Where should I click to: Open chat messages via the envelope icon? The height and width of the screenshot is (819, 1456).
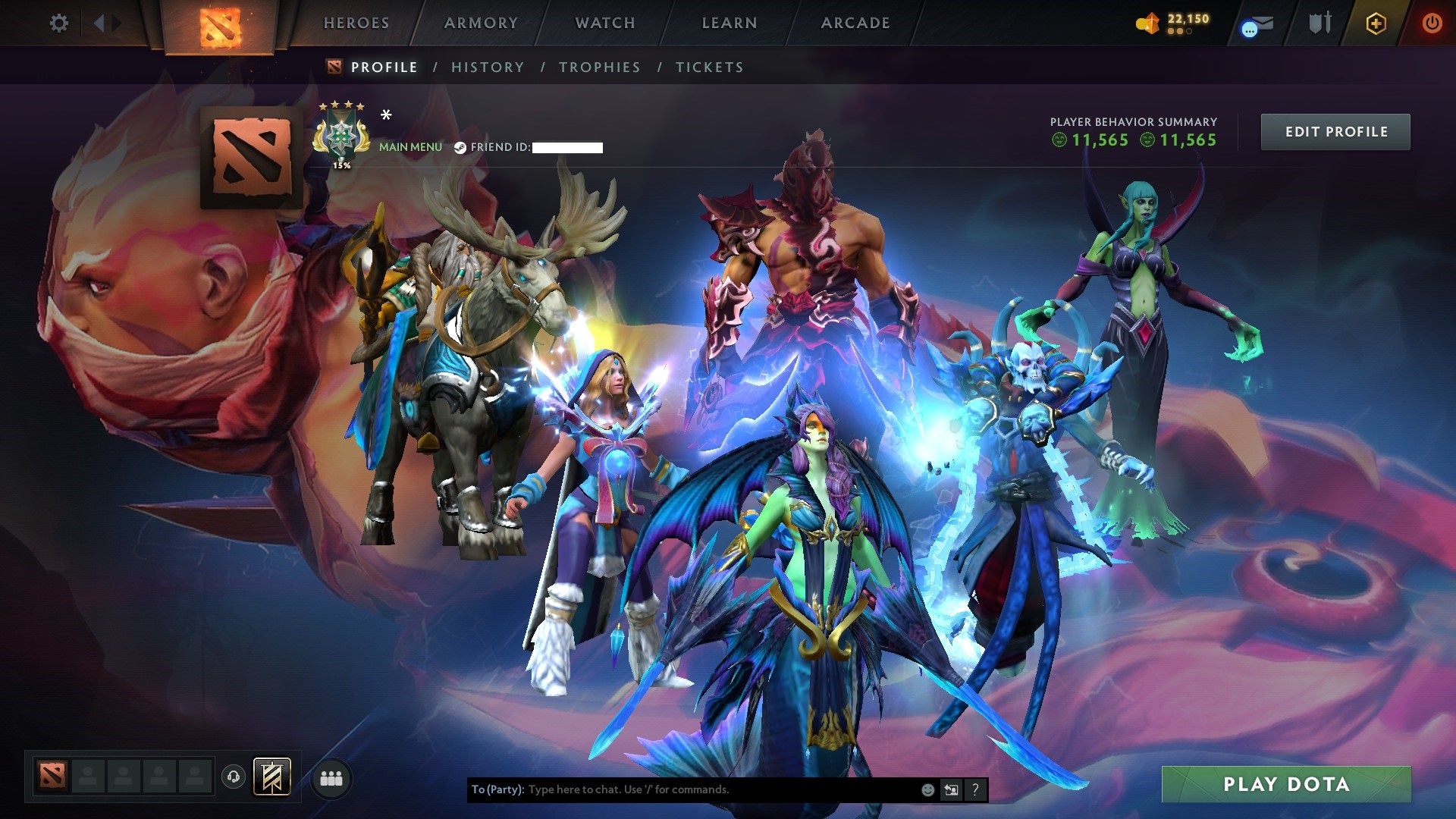point(1257,23)
